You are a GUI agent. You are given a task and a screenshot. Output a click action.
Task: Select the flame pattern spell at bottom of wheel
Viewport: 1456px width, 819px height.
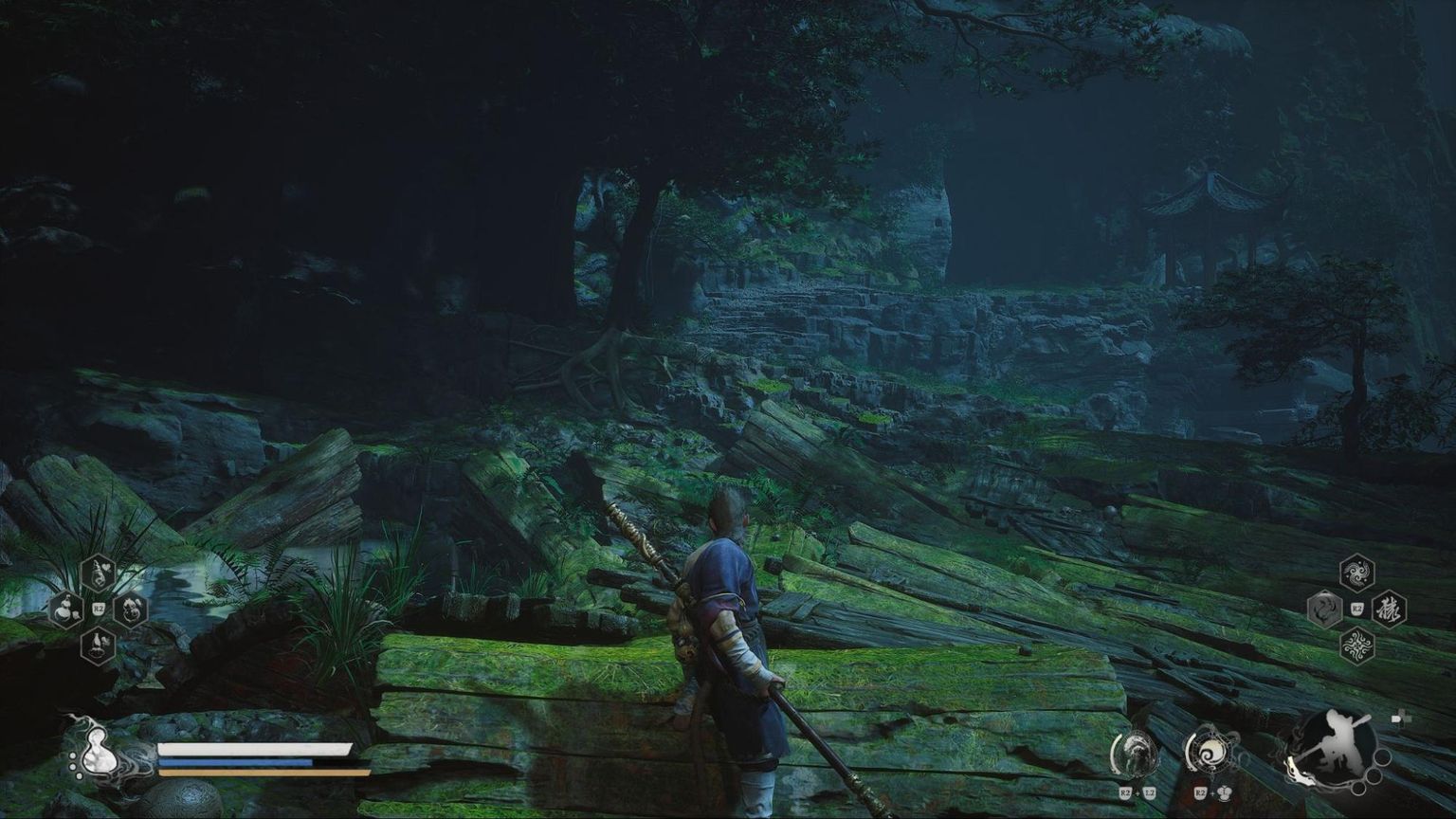[1356, 644]
